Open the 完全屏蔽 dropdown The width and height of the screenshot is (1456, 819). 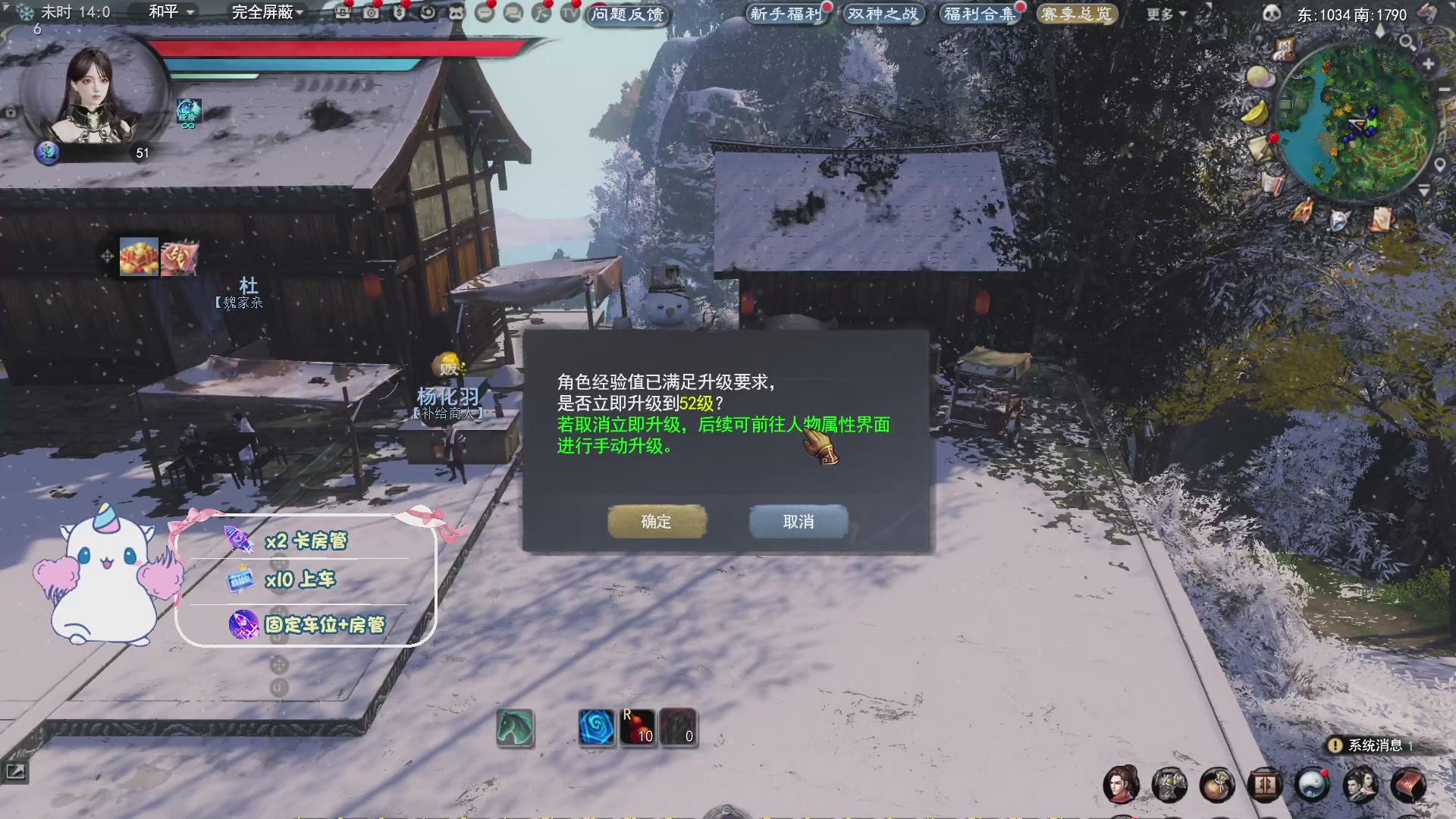tap(264, 13)
